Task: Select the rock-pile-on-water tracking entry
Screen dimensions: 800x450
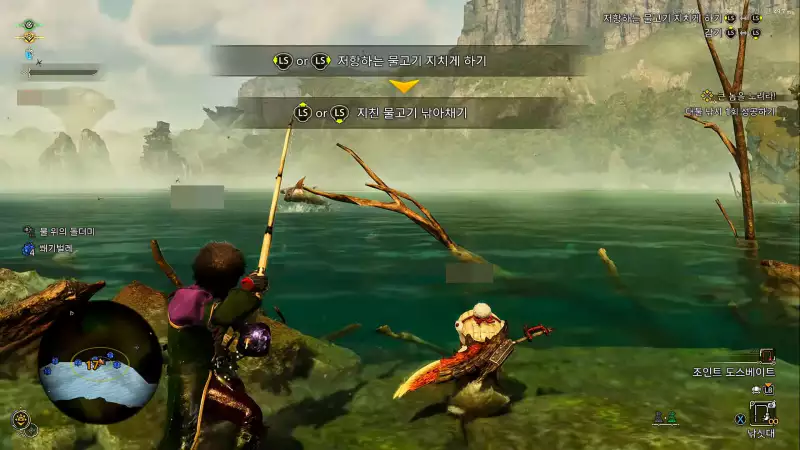Action: 60,232
